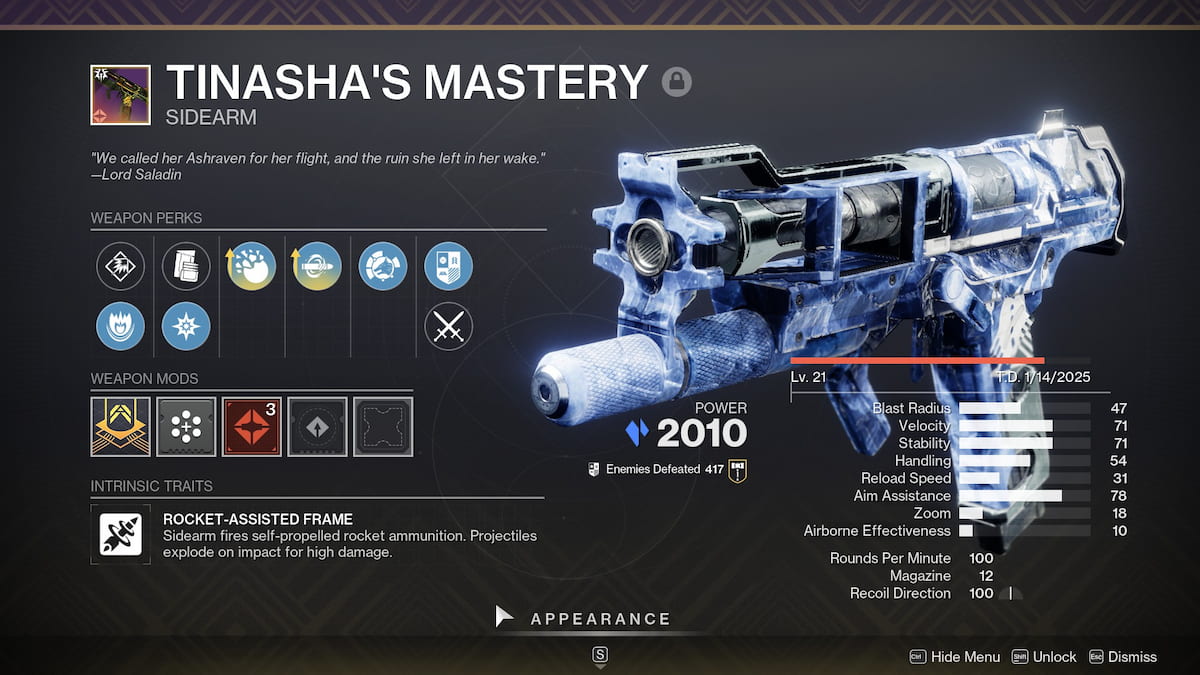Open the red mod slot marked 3
The width and height of the screenshot is (1200, 675).
click(252, 427)
